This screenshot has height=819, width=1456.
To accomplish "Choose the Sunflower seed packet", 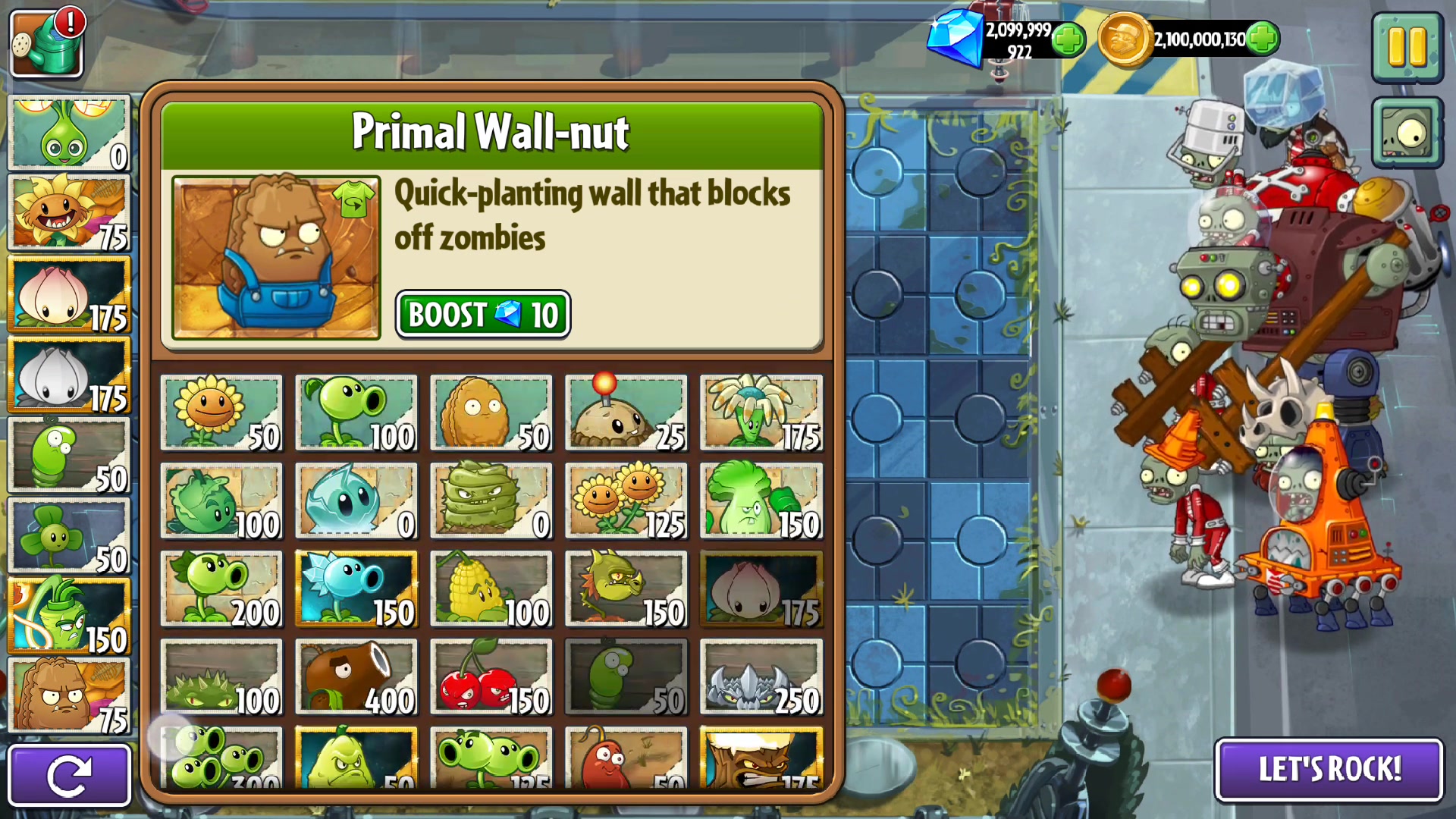I will [221, 413].
